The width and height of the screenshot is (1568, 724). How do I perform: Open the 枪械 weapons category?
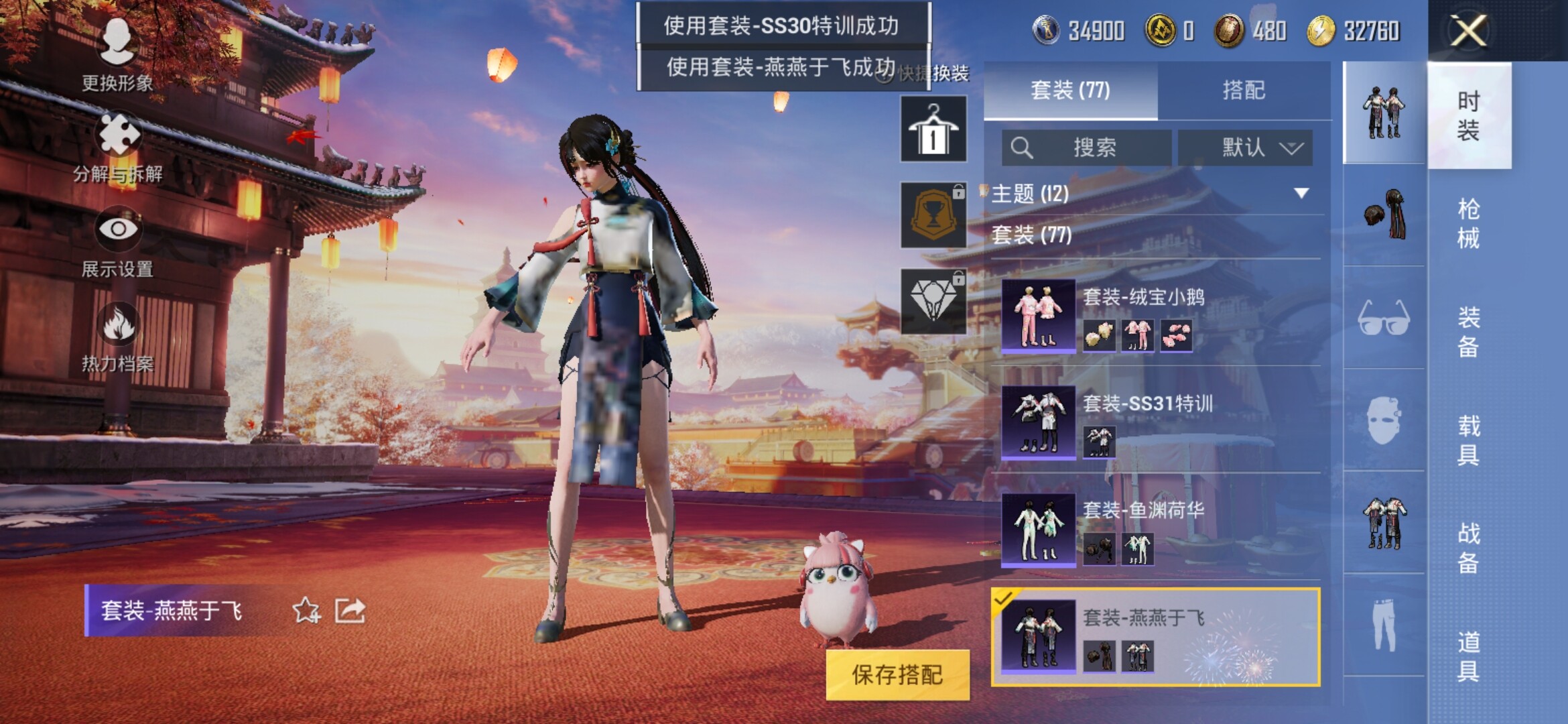[1468, 223]
